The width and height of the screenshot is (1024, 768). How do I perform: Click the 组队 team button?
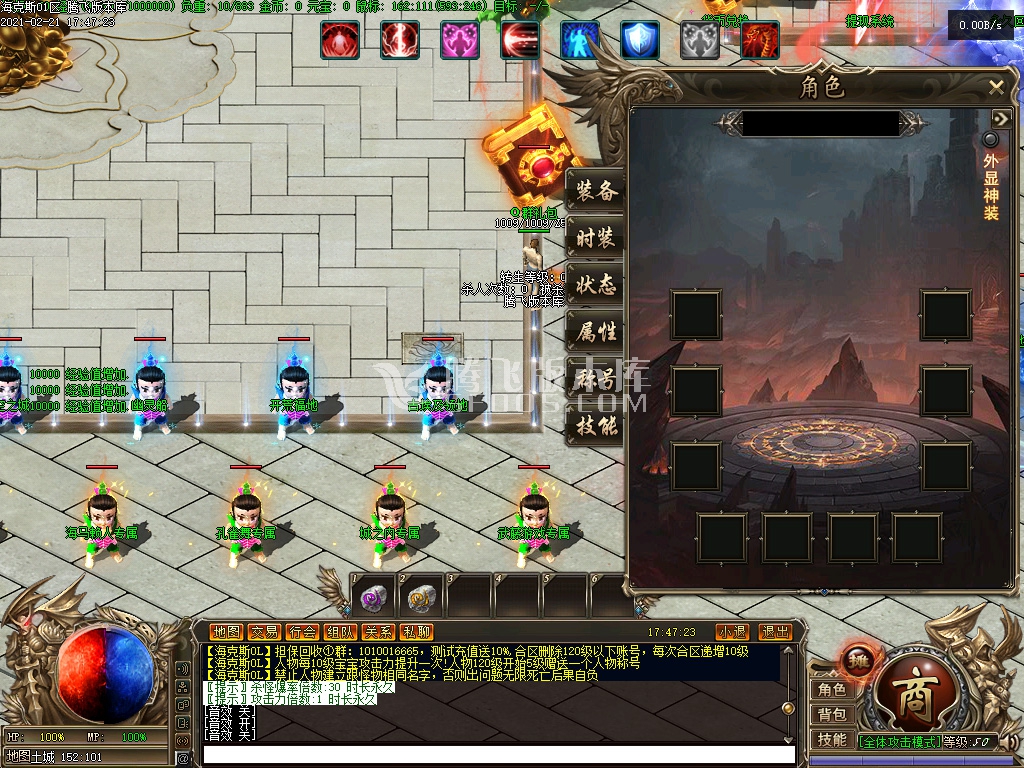(x=340, y=632)
